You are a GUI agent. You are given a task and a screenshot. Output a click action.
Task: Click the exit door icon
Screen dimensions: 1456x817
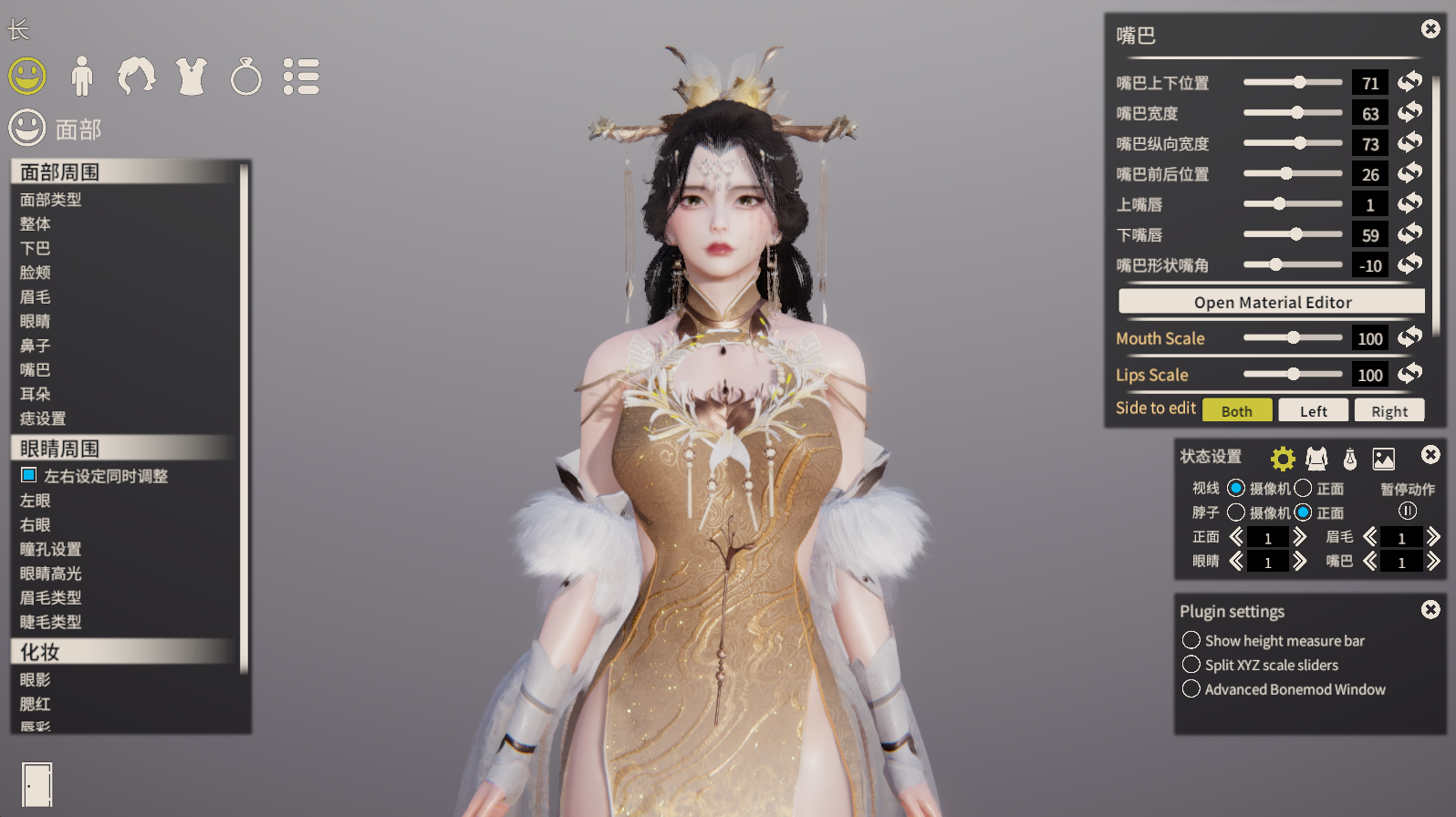click(36, 784)
